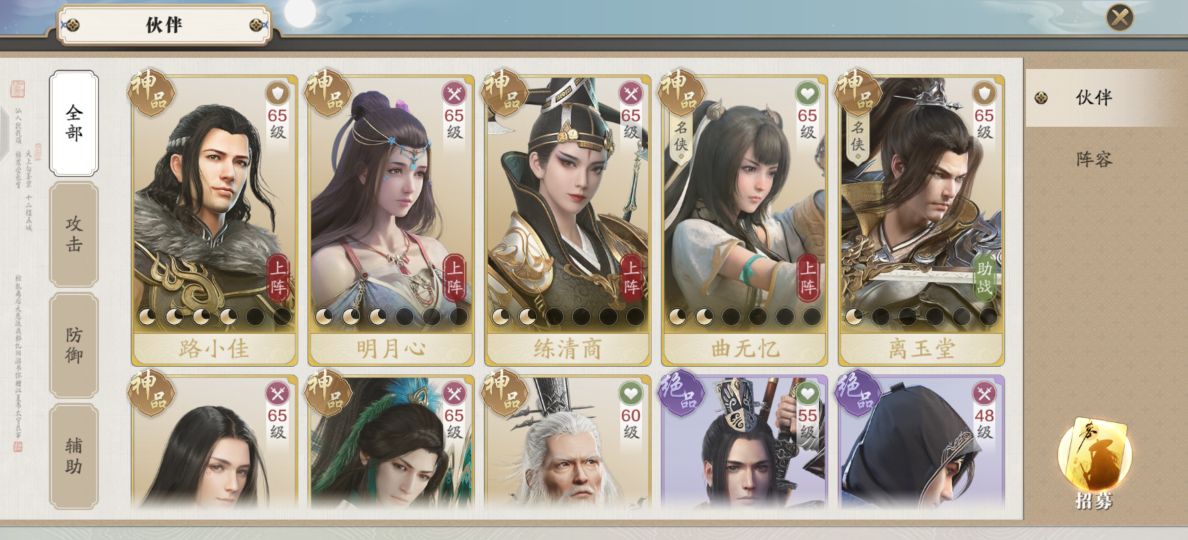Viewport: 1188px width, 540px height.
Task: Select the 明月心 companion card
Action: (391, 220)
